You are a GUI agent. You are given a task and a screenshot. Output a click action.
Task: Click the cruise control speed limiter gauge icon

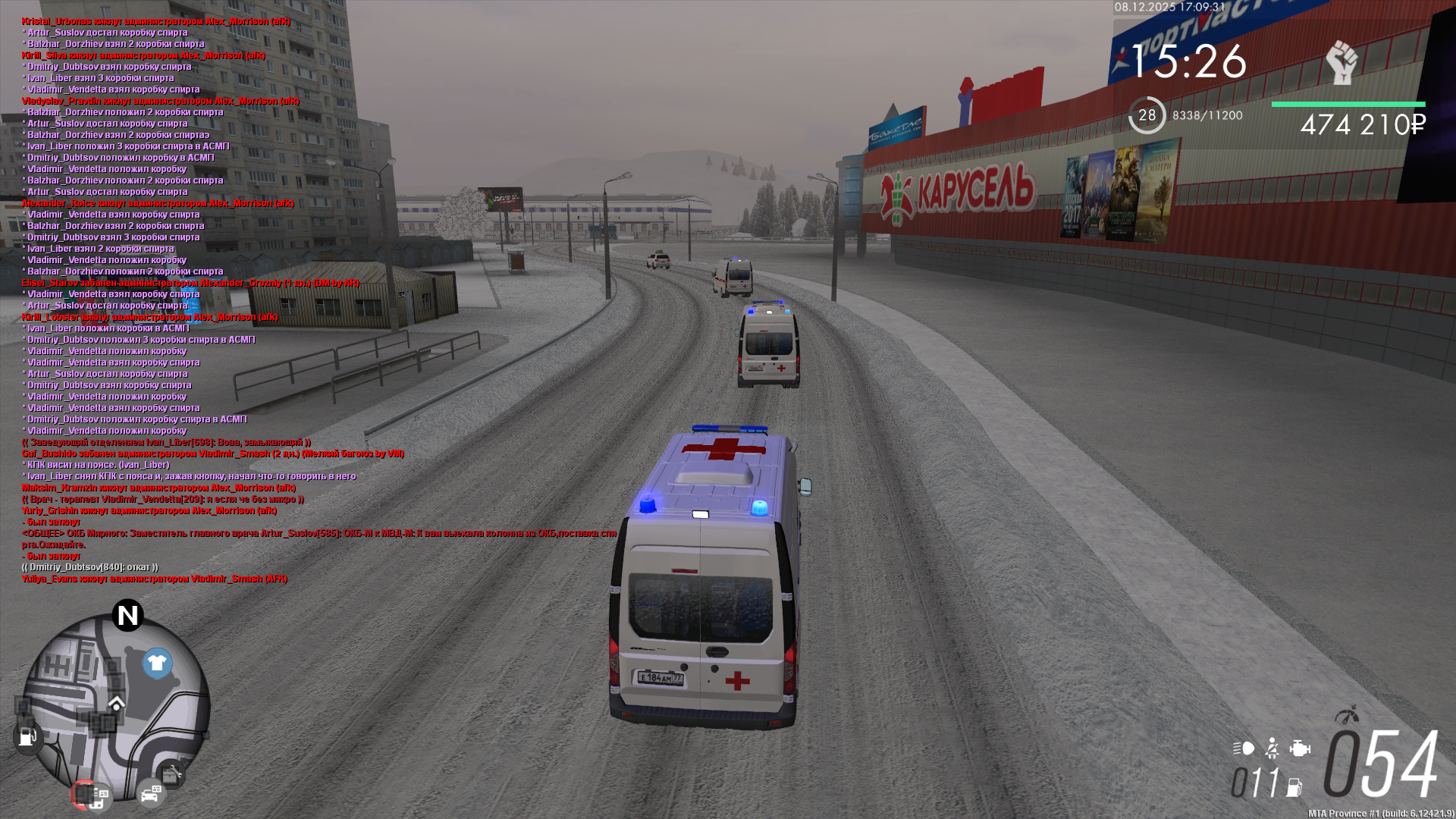coord(1346,715)
